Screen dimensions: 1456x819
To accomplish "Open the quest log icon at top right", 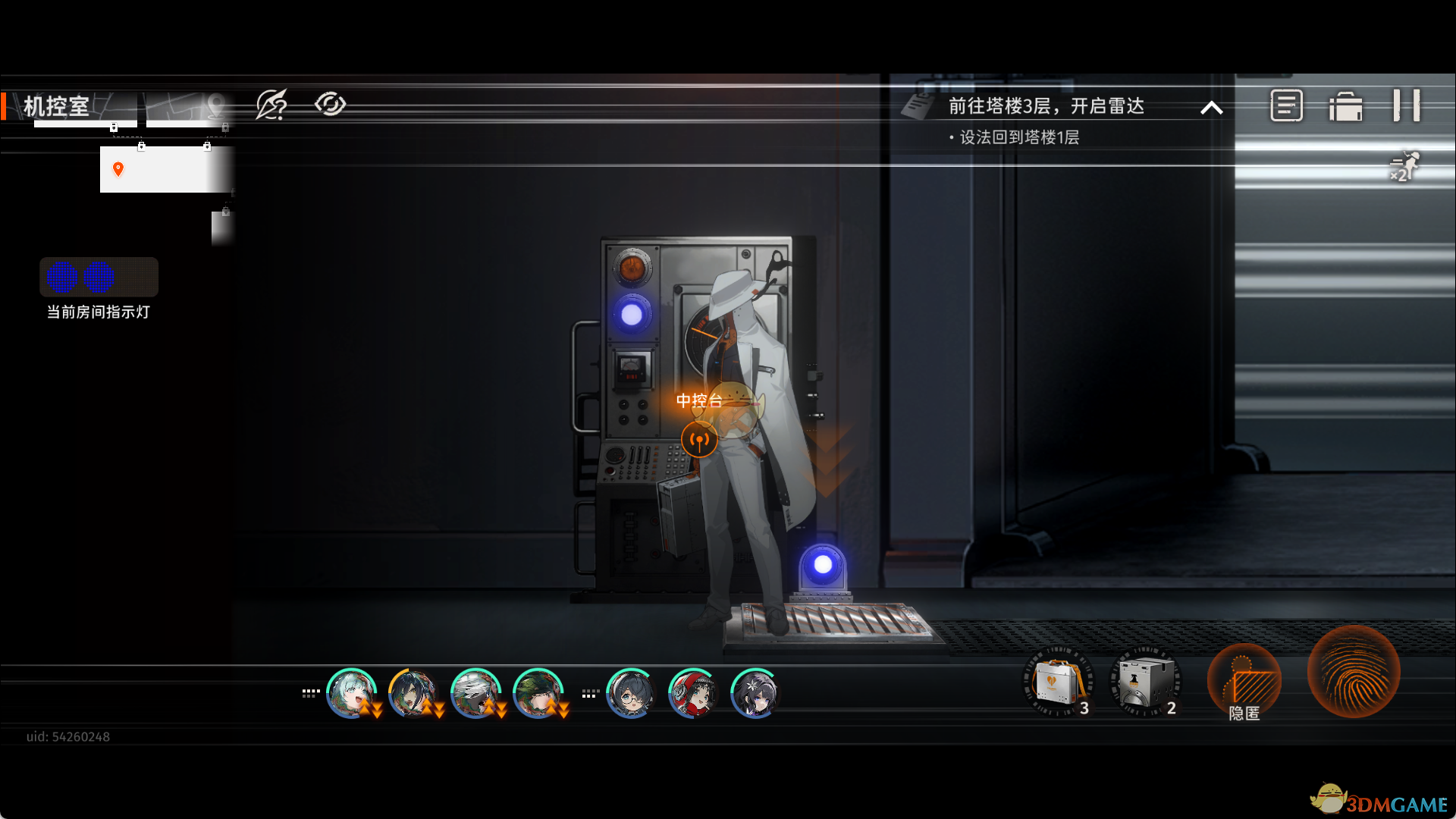I will [x=1287, y=106].
